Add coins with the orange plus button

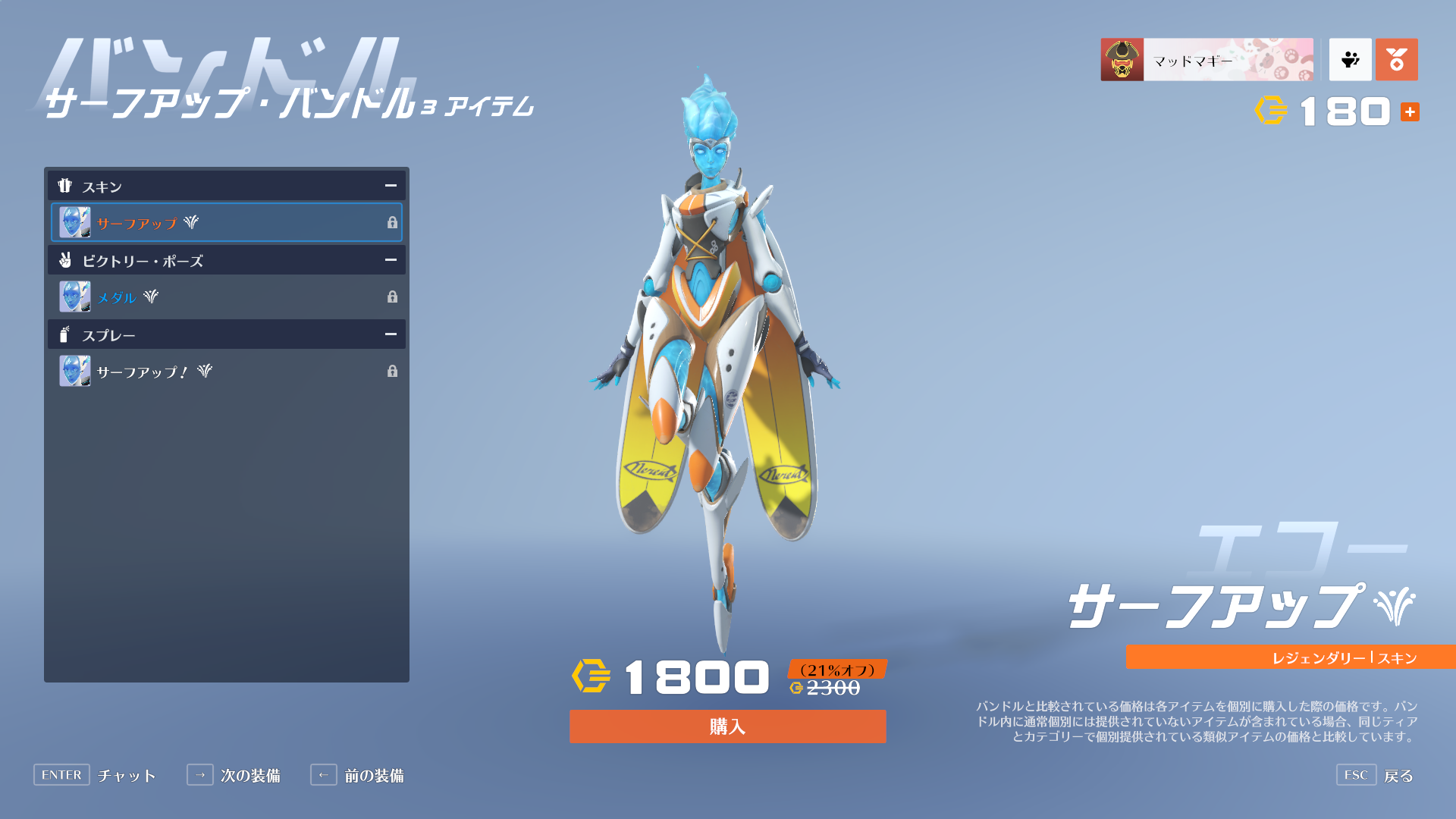1410,112
